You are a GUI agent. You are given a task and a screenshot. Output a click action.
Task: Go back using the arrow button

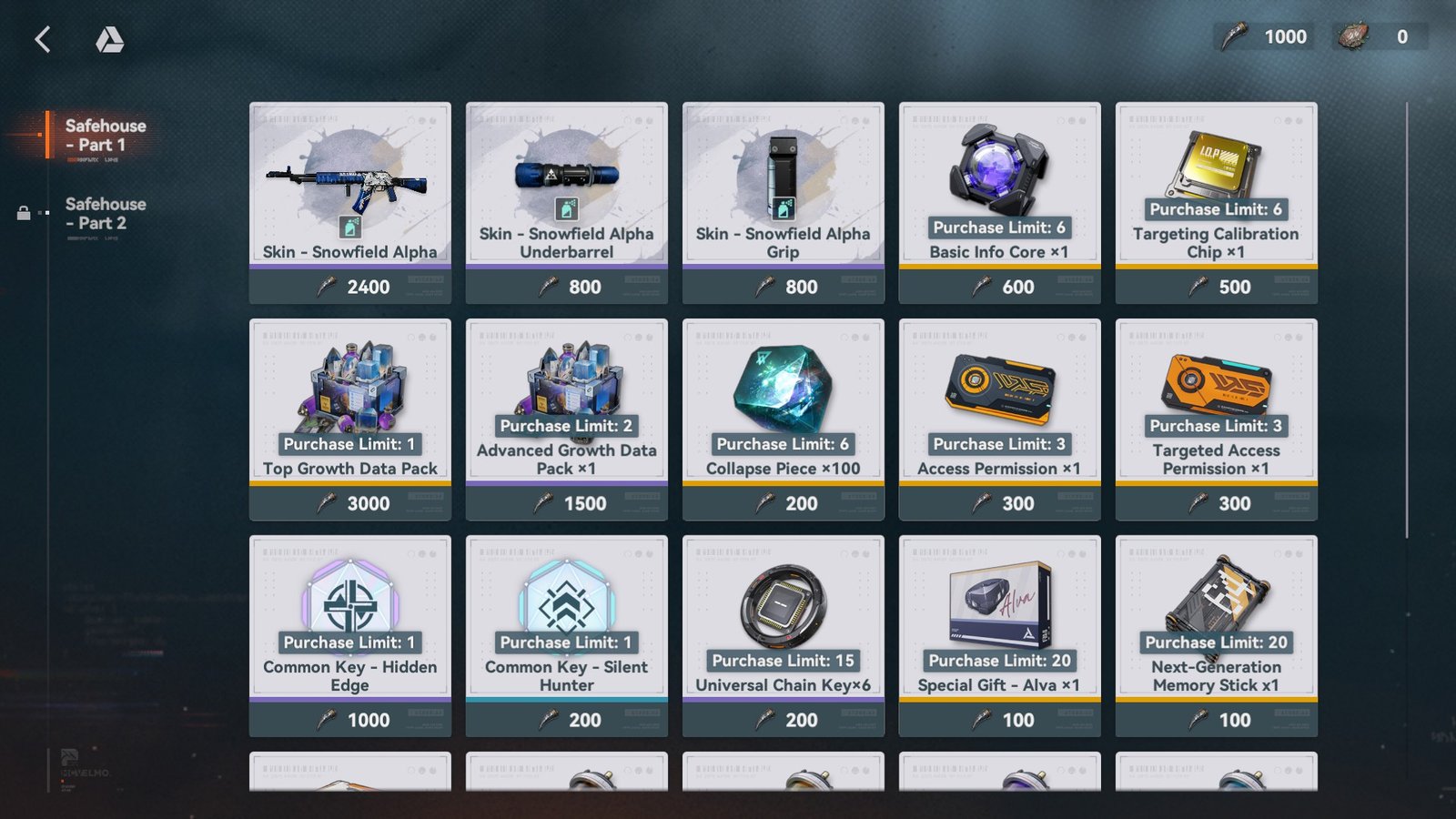point(43,39)
